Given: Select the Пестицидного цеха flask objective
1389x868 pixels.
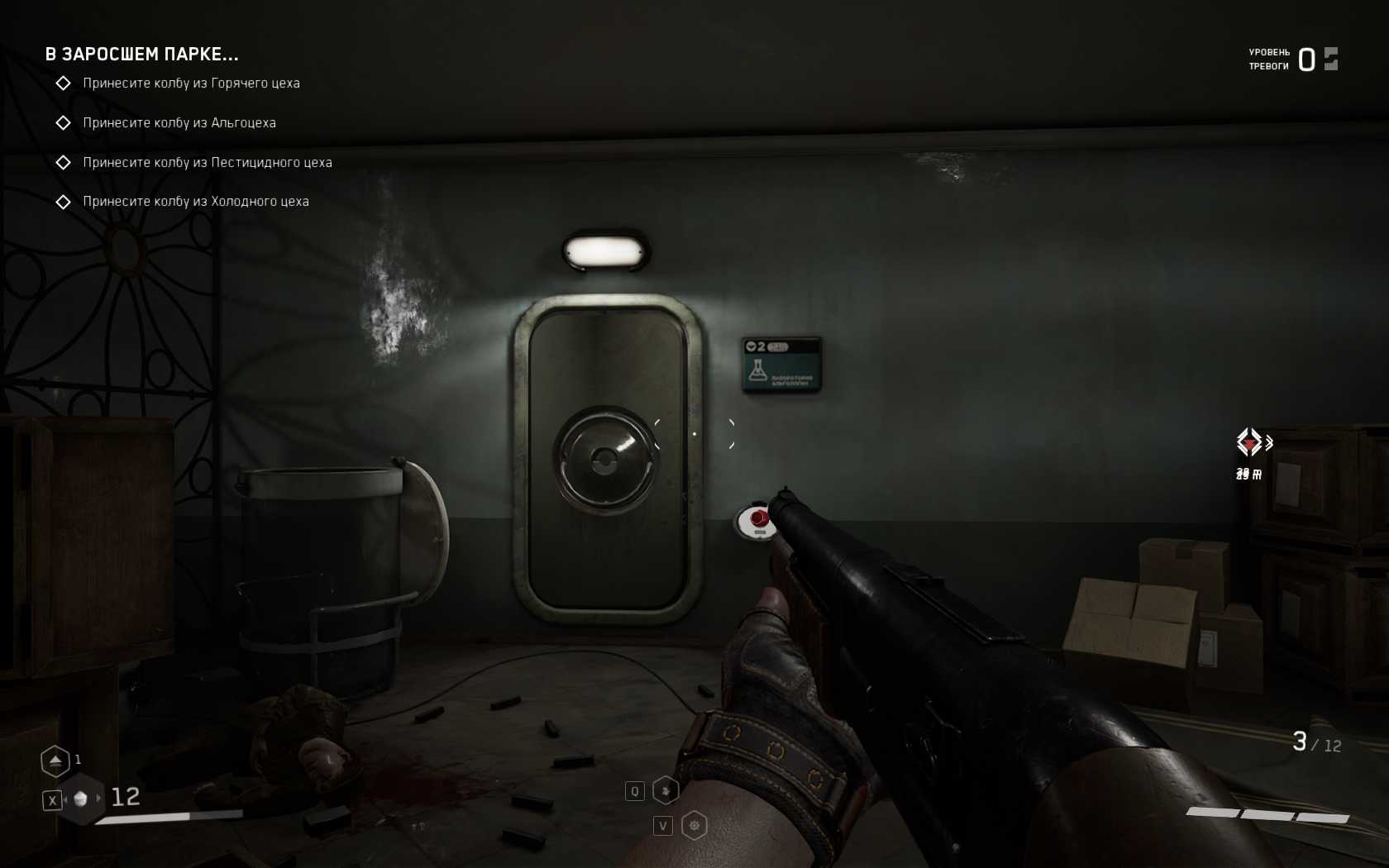Looking at the screenshot, I should click(x=207, y=163).
